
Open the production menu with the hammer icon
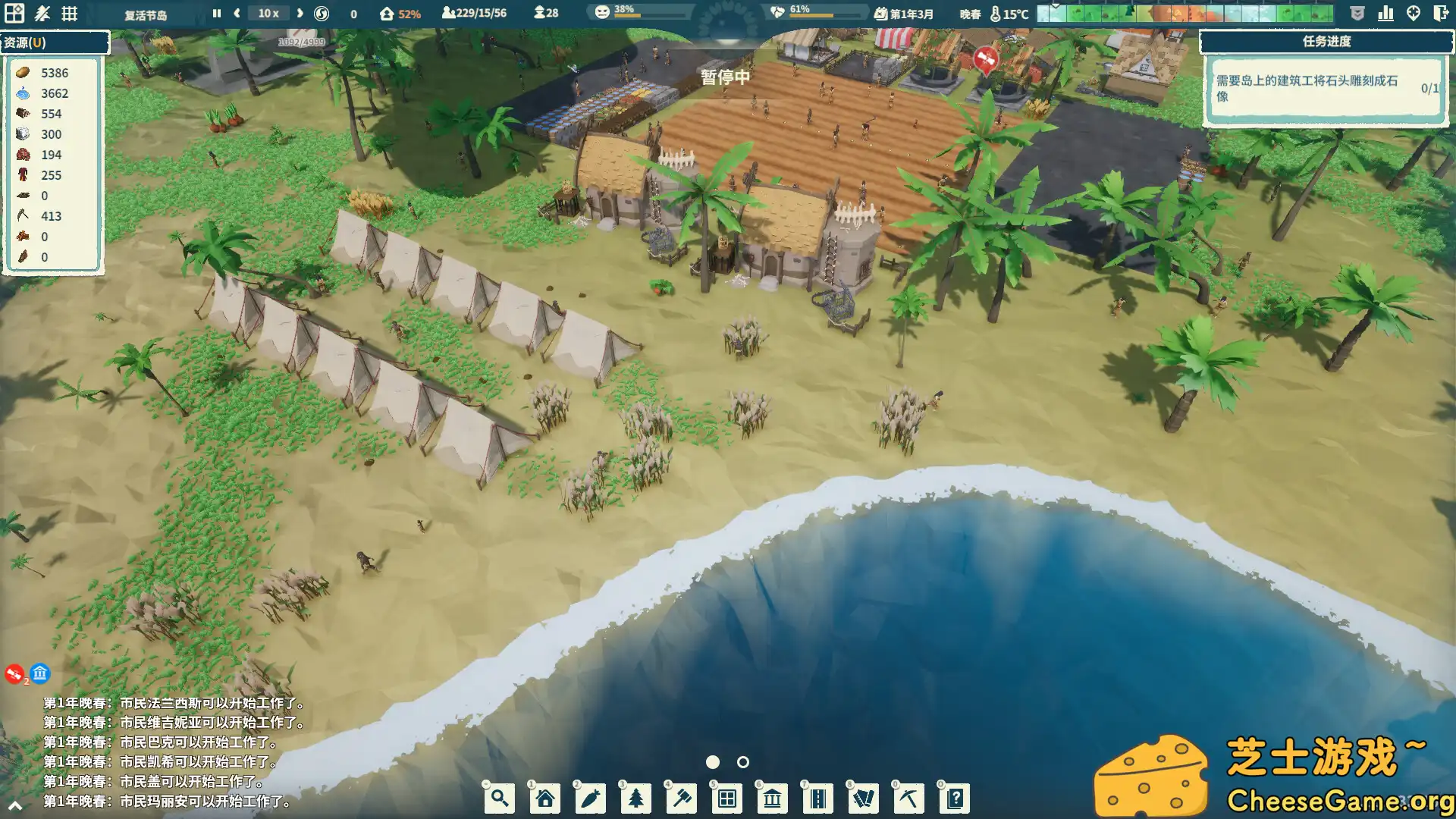[681, 798]
